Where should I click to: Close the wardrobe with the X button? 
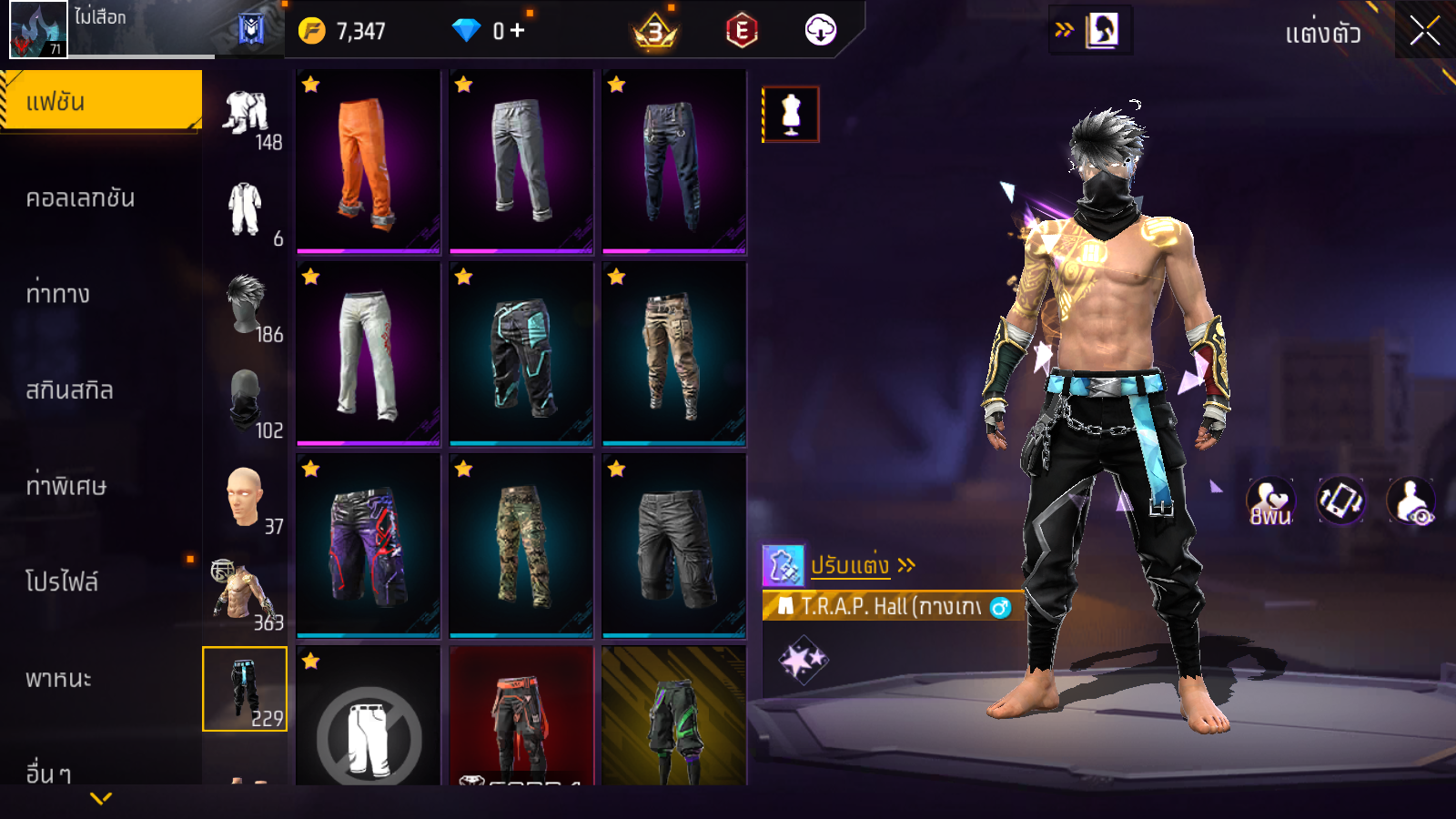1424,31
